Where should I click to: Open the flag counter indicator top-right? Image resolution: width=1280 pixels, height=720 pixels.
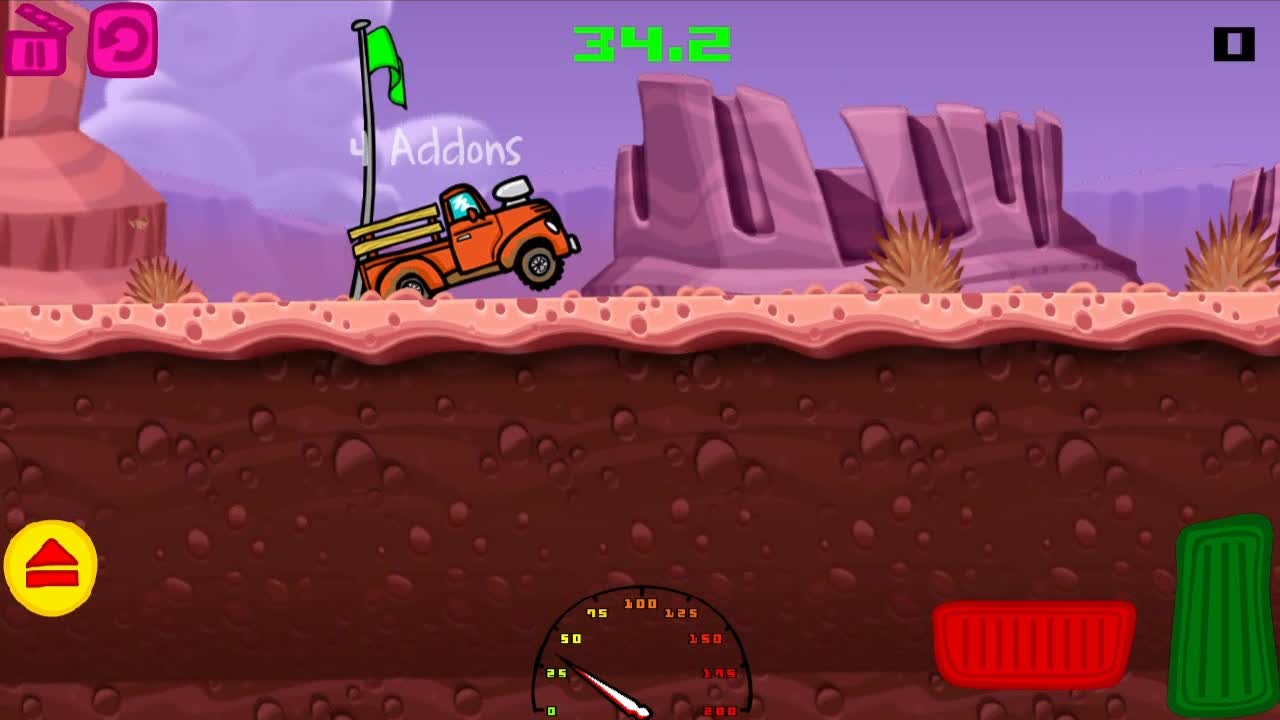1232,43
